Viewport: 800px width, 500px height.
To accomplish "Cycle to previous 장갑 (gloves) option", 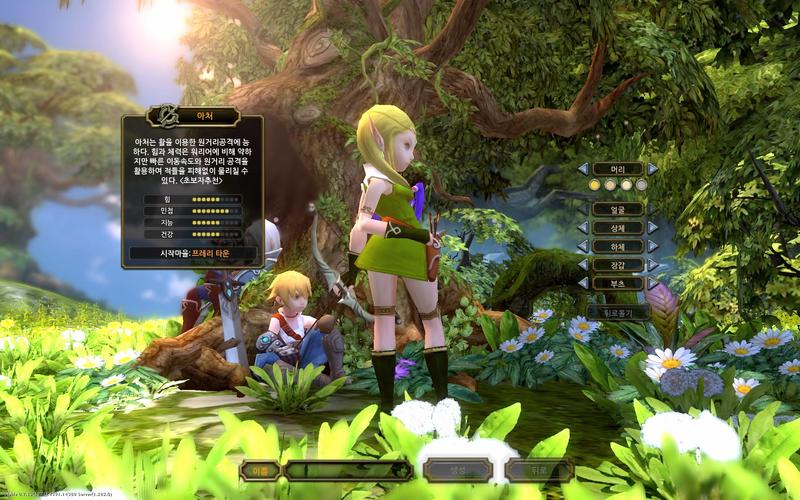I will pos(583,265).
